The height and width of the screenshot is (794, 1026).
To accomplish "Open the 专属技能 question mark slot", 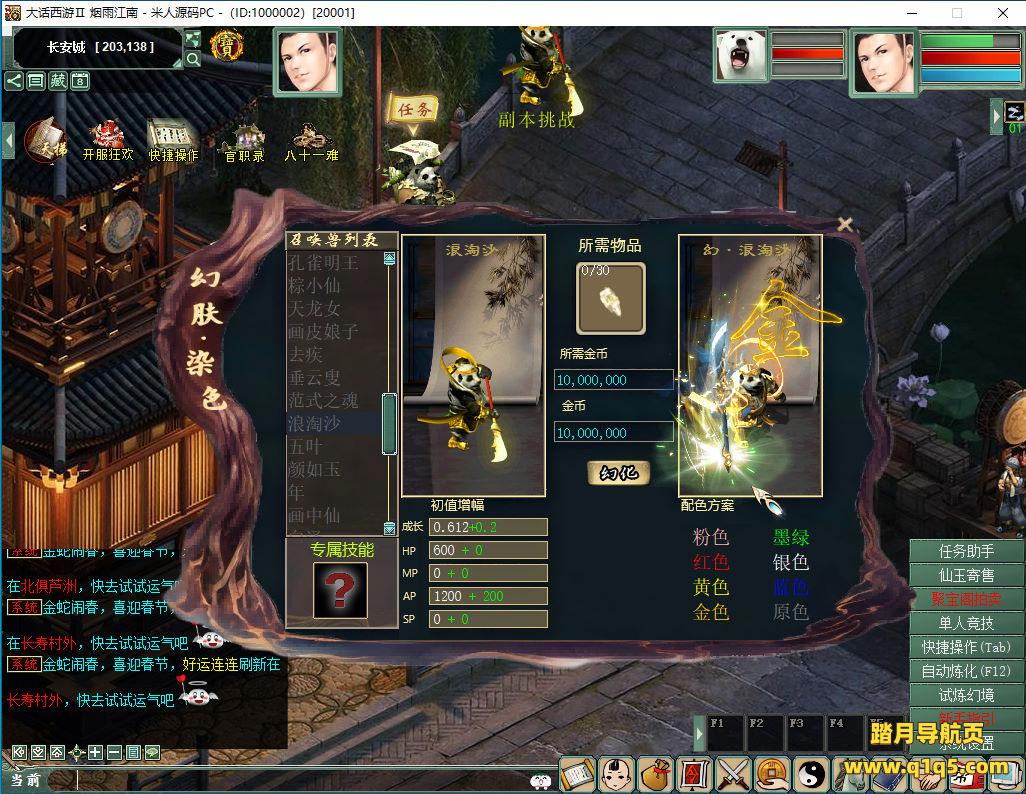I will tap(340, 590).
